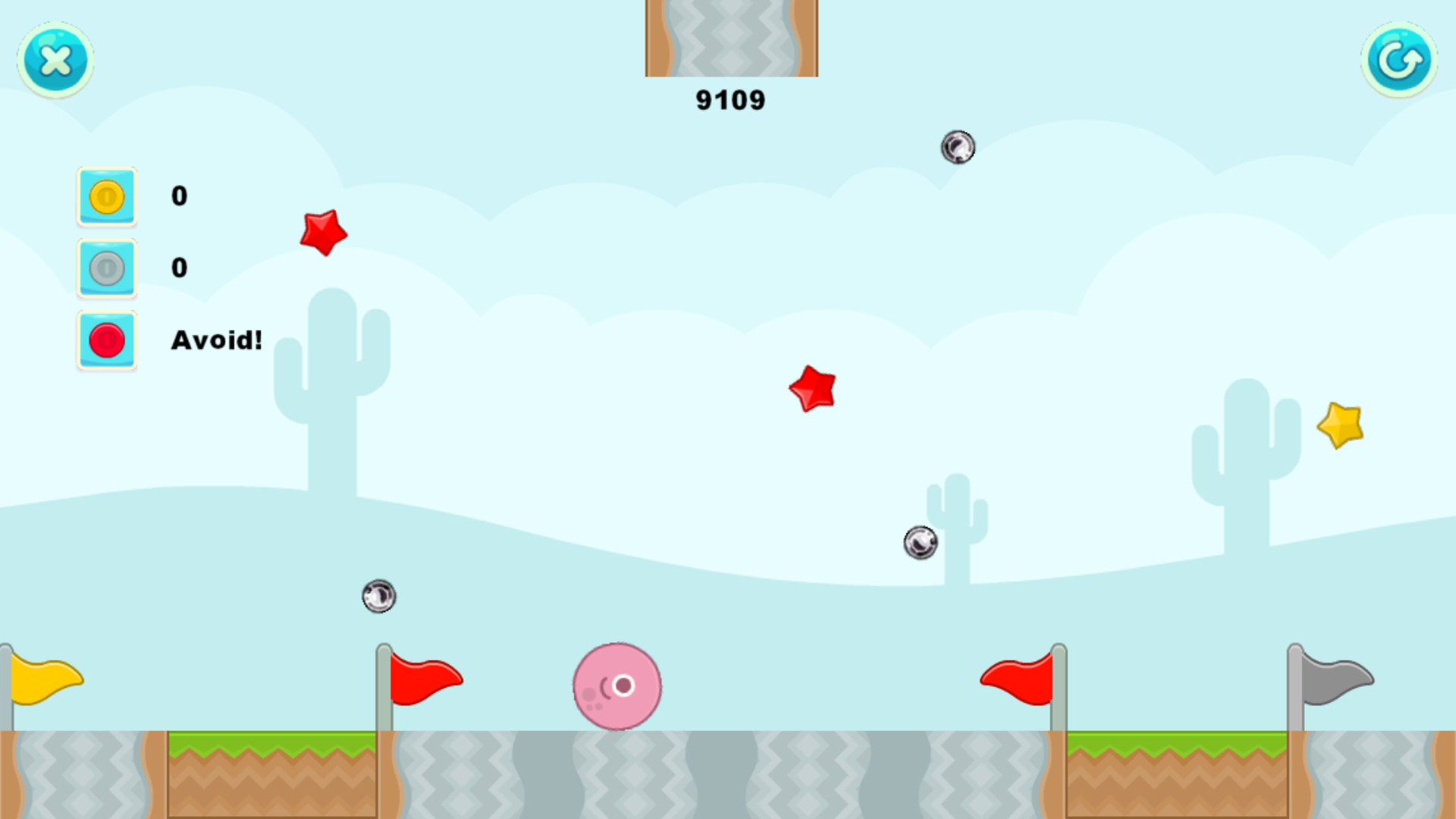Click the red Avoid button icon
Screen dimensions: 1456x819
(x=106, y=340)
